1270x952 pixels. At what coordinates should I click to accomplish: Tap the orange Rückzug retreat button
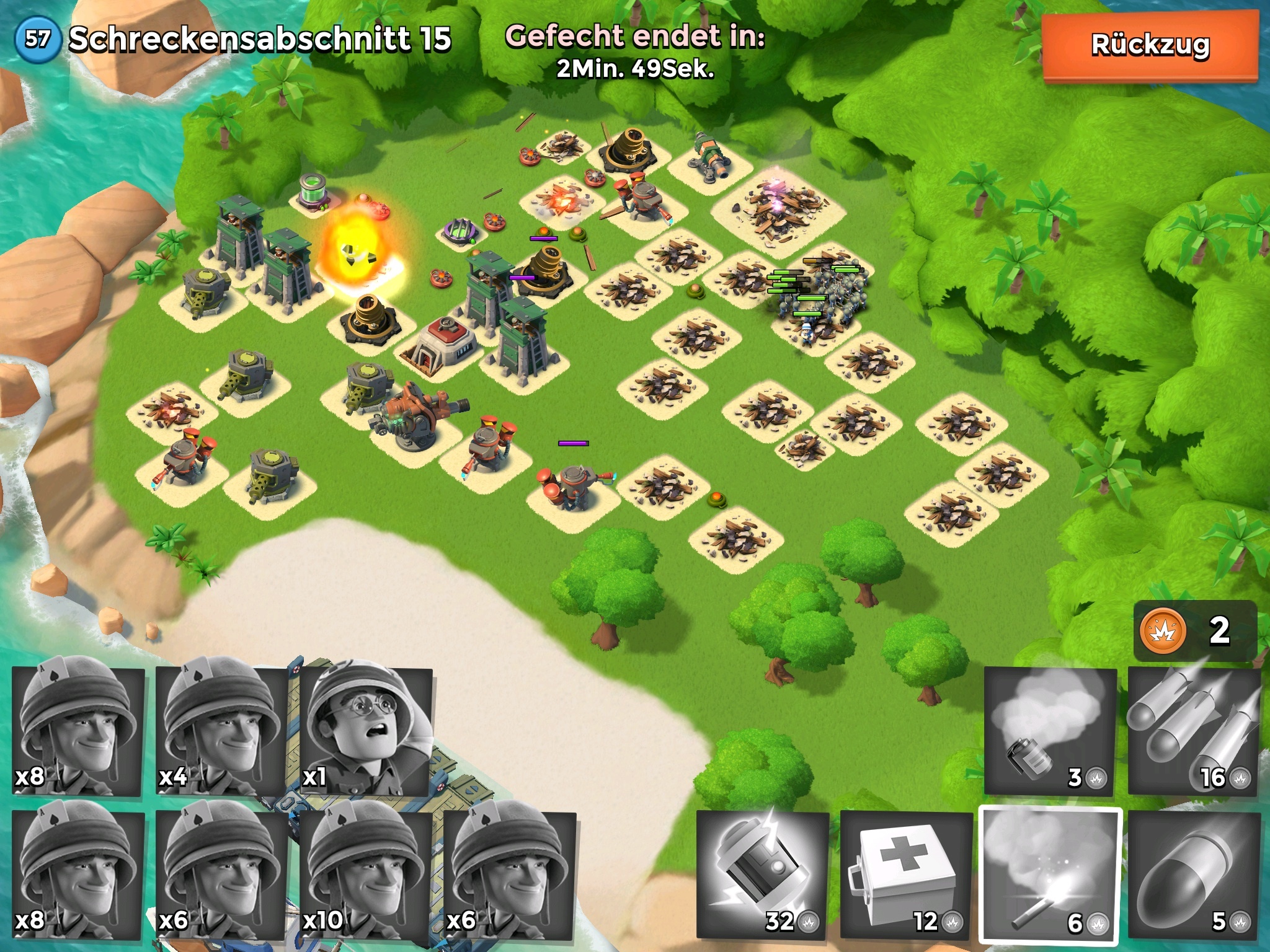(1150, 46)
